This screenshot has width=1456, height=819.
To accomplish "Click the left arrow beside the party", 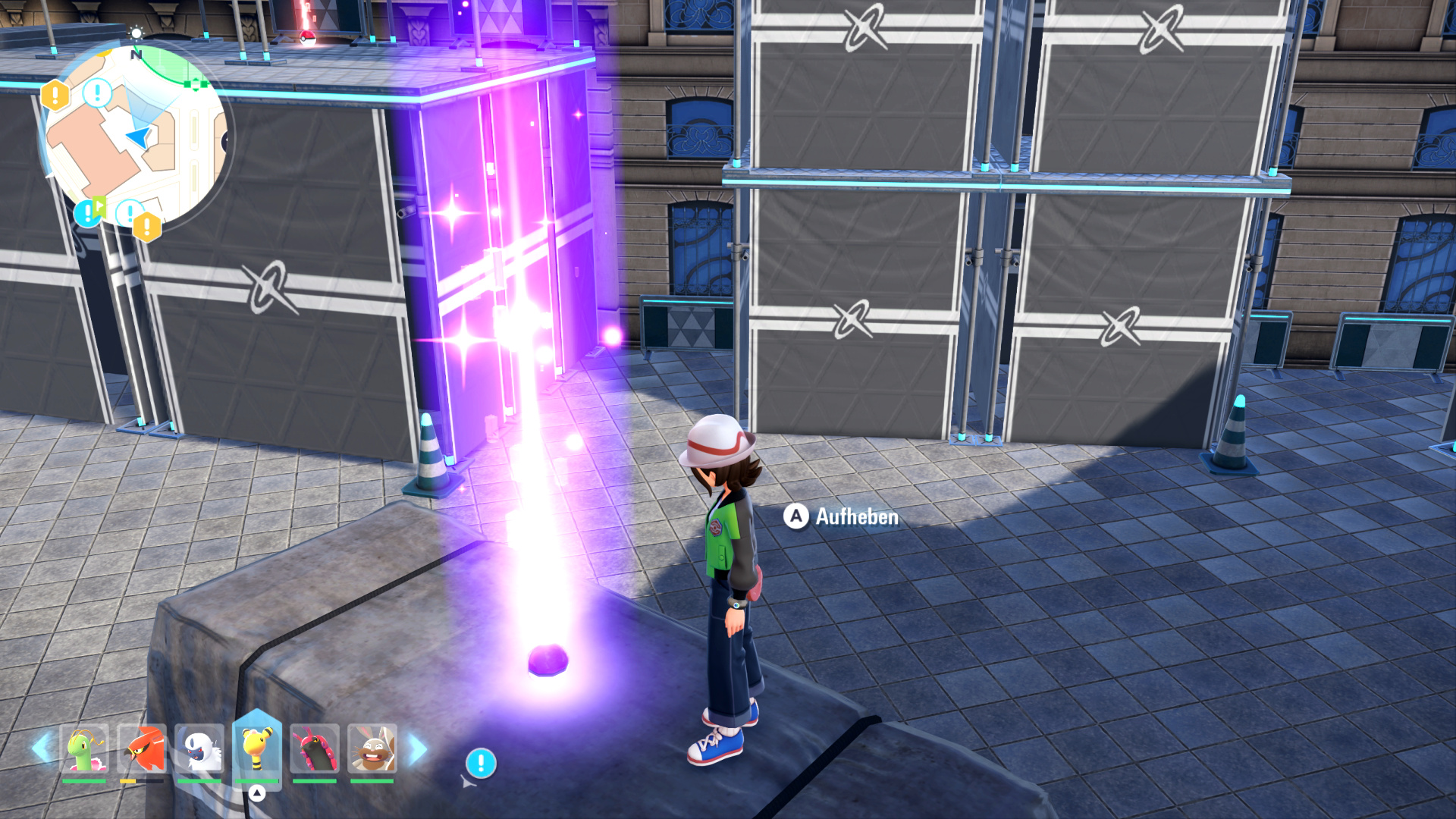I will pyautogui.click(x=42, y=748).
